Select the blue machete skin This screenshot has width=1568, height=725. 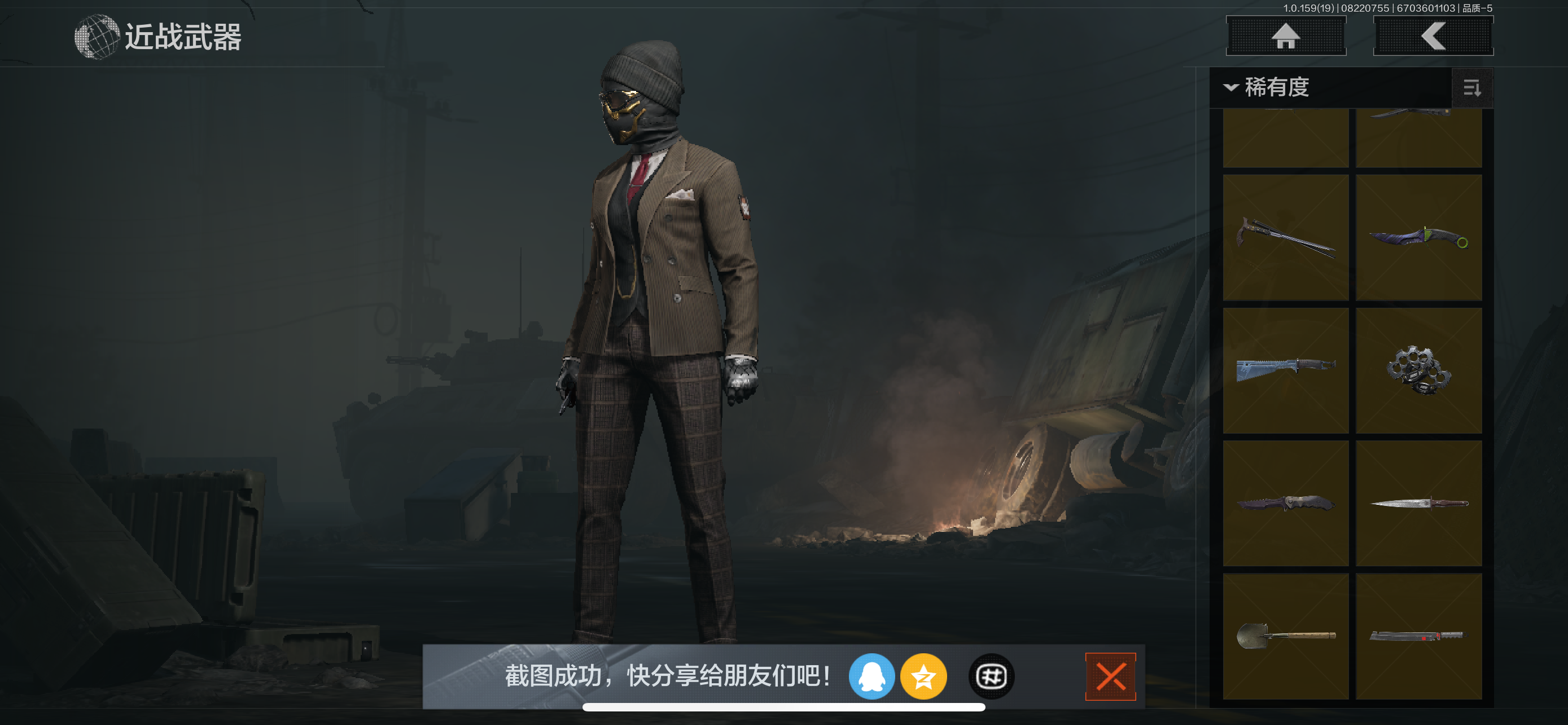[1285, 370]
